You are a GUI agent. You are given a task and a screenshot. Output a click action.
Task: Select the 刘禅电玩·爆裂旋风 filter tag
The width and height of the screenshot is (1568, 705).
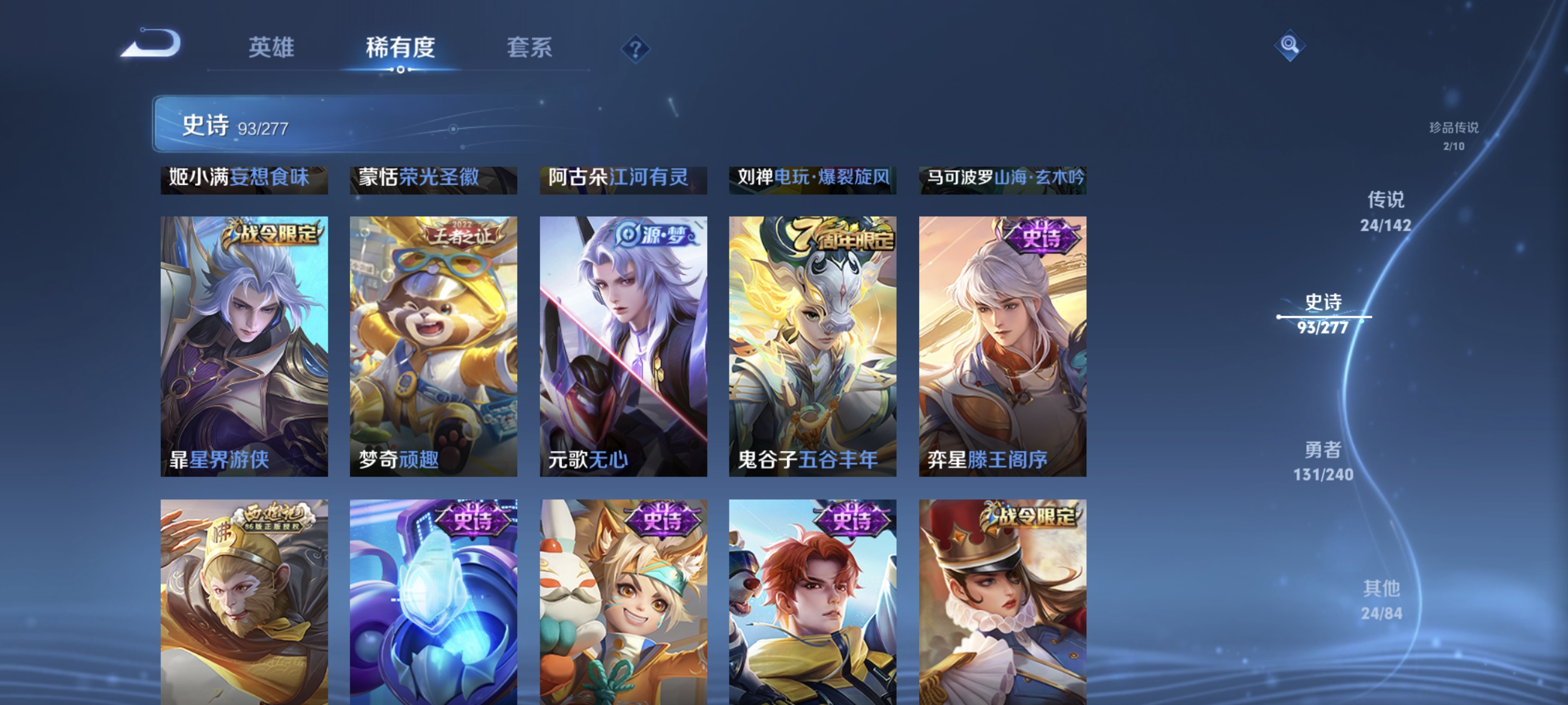click(x=812, y=180)
